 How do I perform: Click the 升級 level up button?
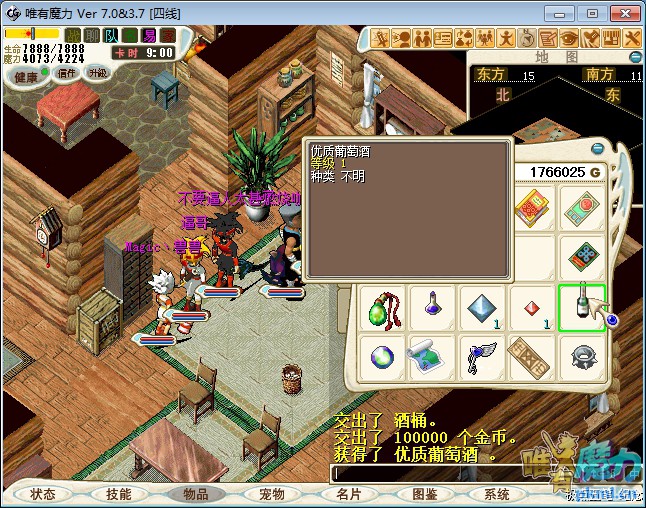coord(97,73)
